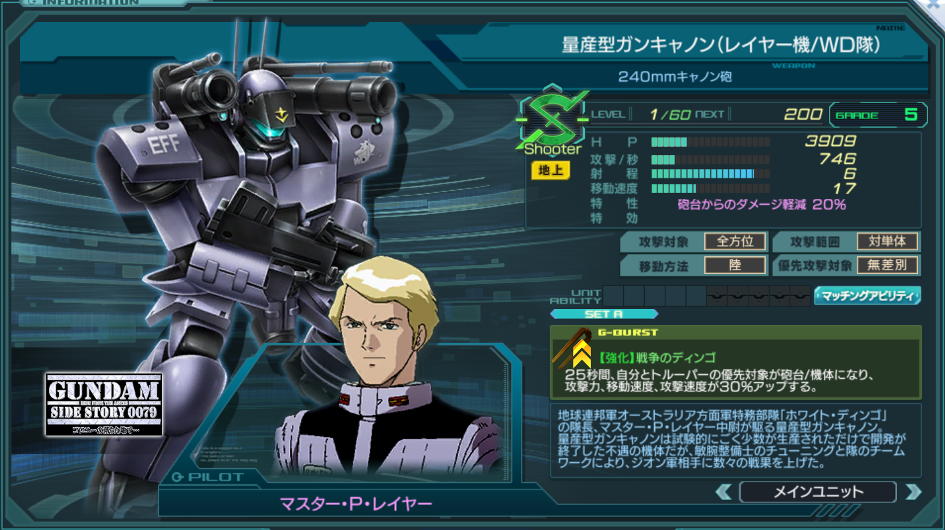
Task: Select the メインユニット label button
Action: (x=817, y=491)
